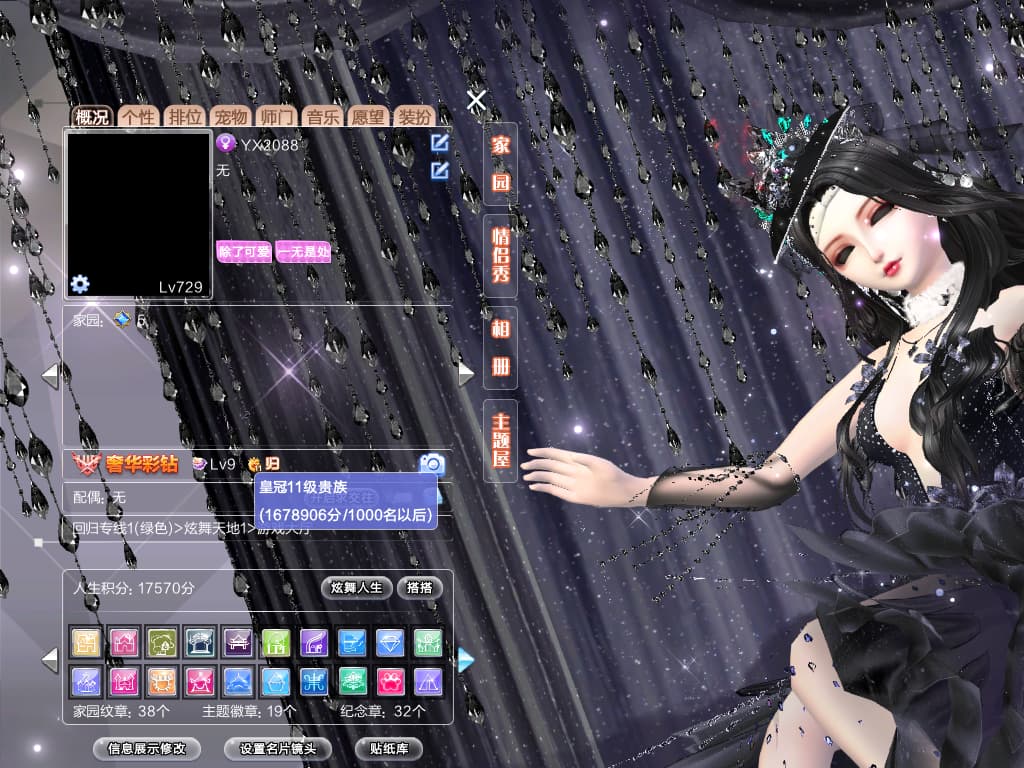
Task: Click the camera icon beside the noble badges
Action: [432, 463]
